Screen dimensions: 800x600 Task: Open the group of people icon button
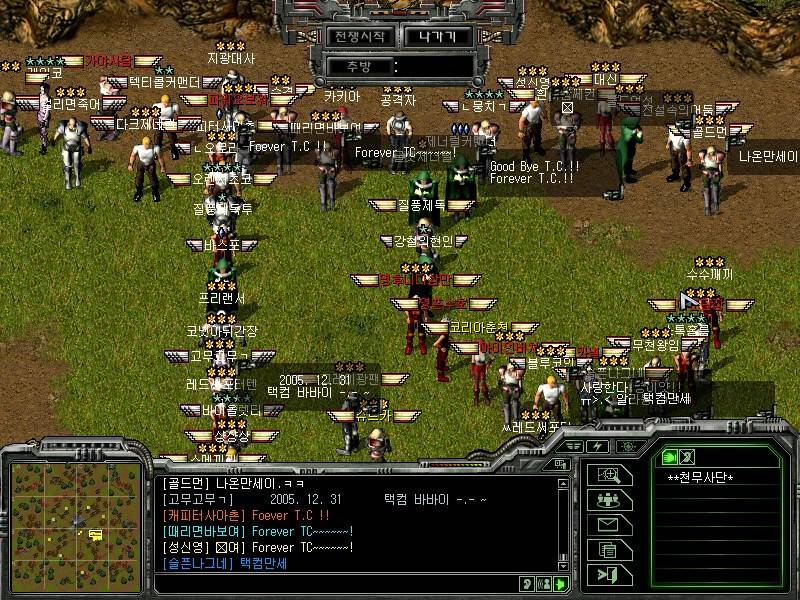[608, 500]
